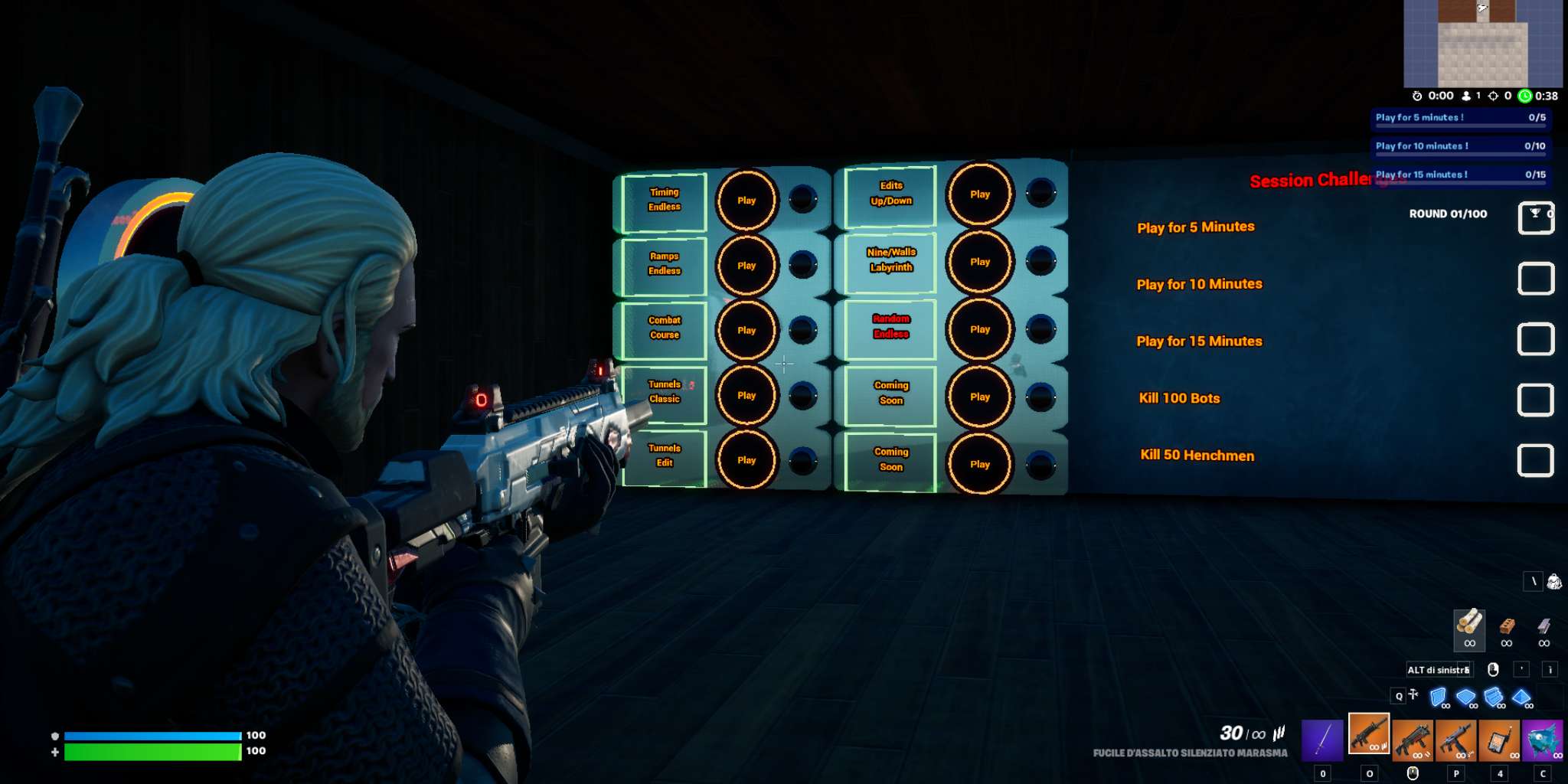Equip the sword in the purple slot
Screen dimensions: 1568x784
click(1322, 740)
